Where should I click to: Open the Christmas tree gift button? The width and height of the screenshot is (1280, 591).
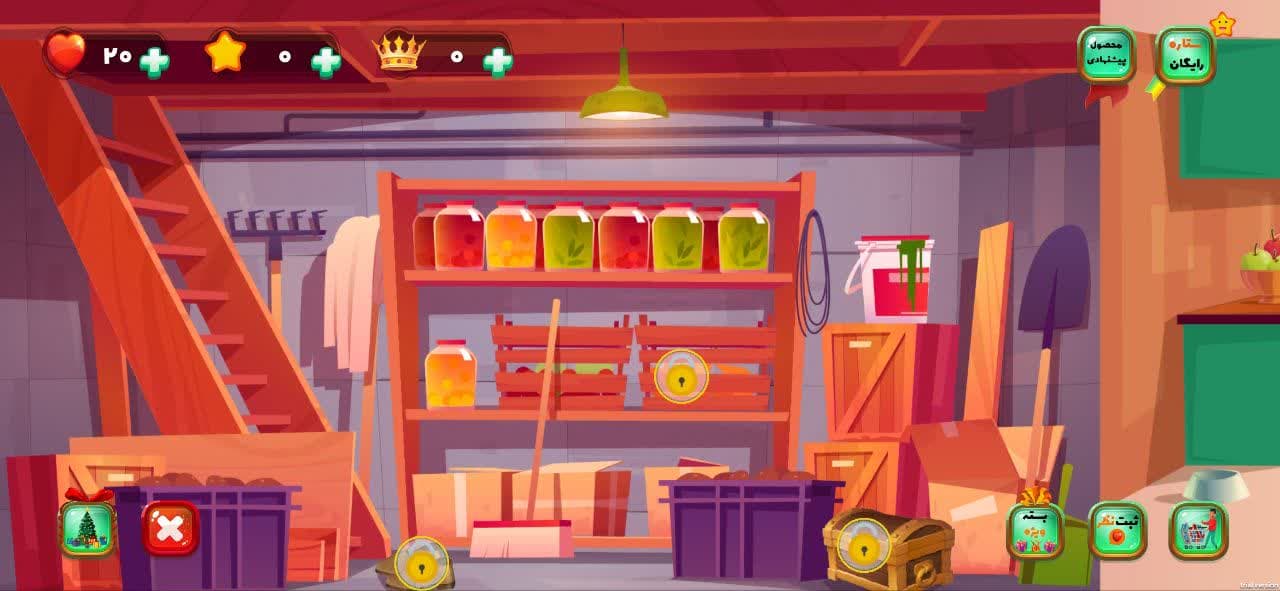coord(87,529)
